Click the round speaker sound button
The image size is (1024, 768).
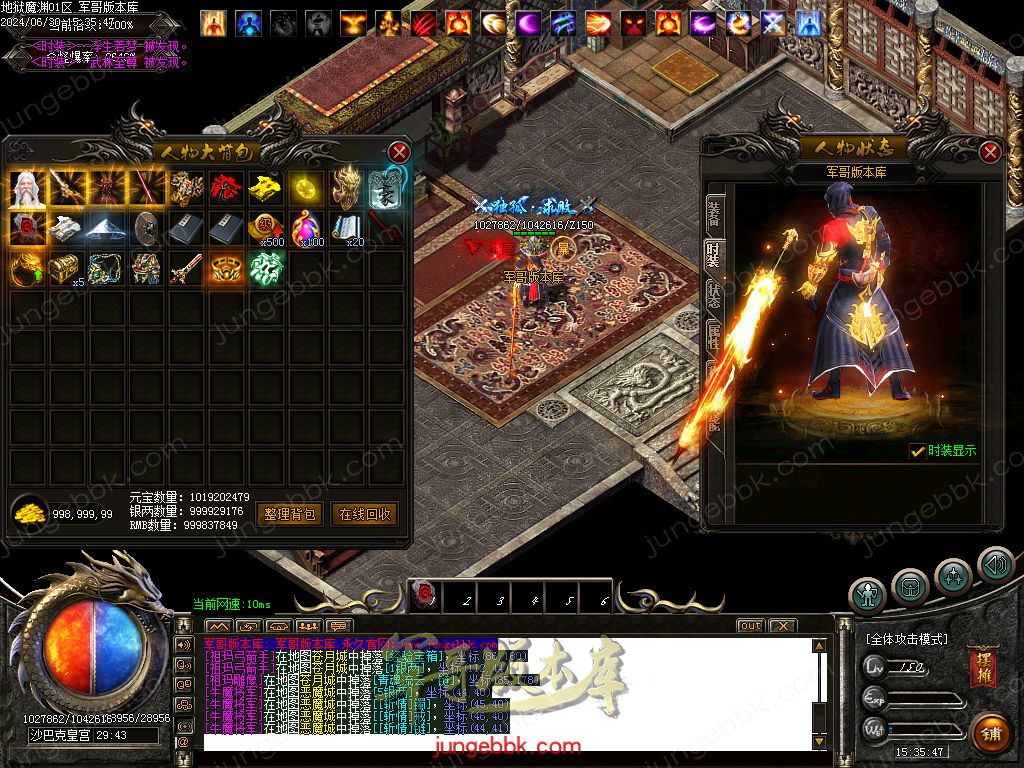click(x=995, y=566)
